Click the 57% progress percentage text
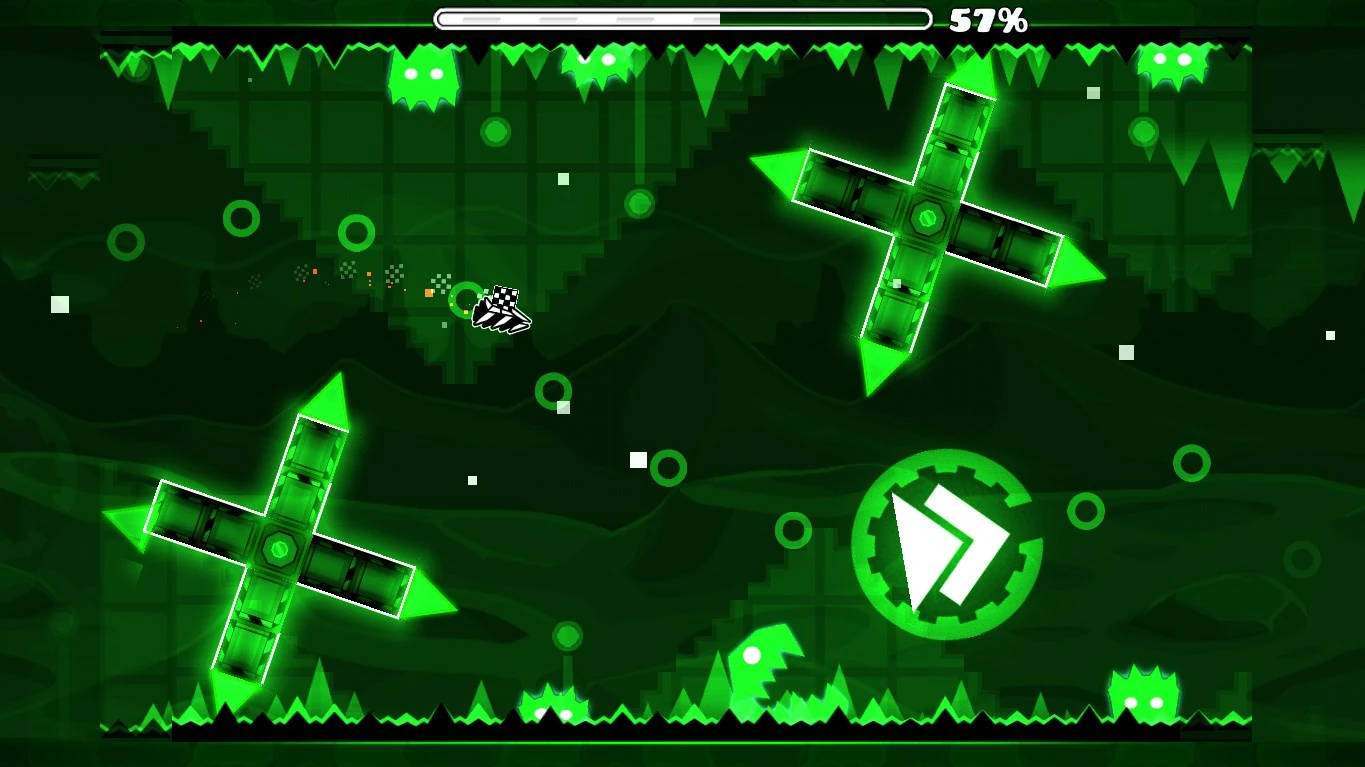Image resolution: width=1365 pixels, height=767 pixels. coord(985,19)
